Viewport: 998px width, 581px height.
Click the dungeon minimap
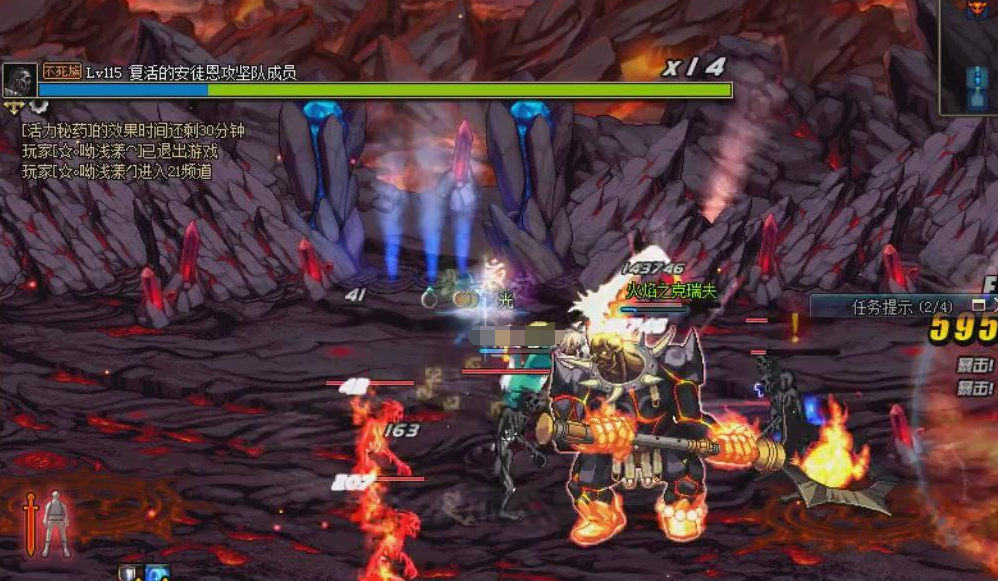tap(970, 58)
